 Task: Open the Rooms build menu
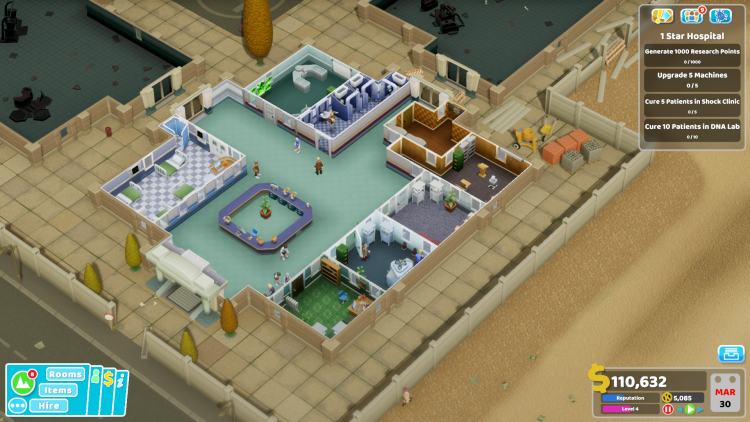65,374
